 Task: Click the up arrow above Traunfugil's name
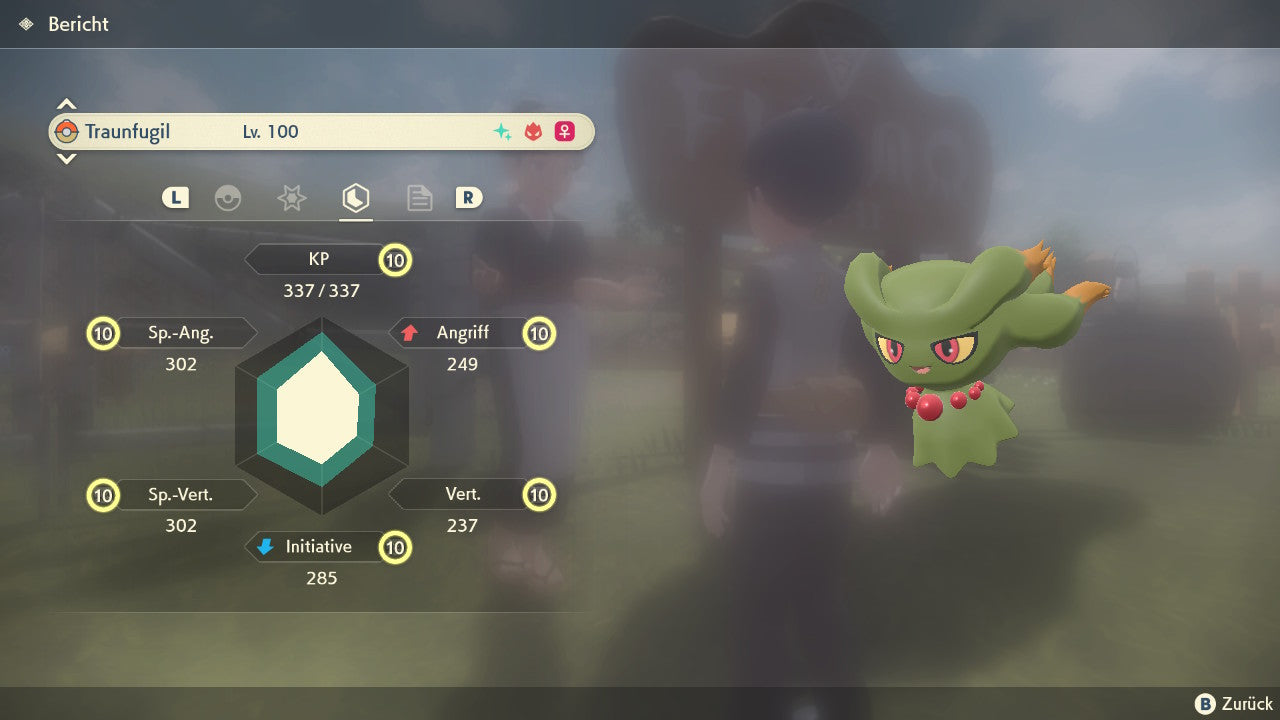(x=66, y=104)
